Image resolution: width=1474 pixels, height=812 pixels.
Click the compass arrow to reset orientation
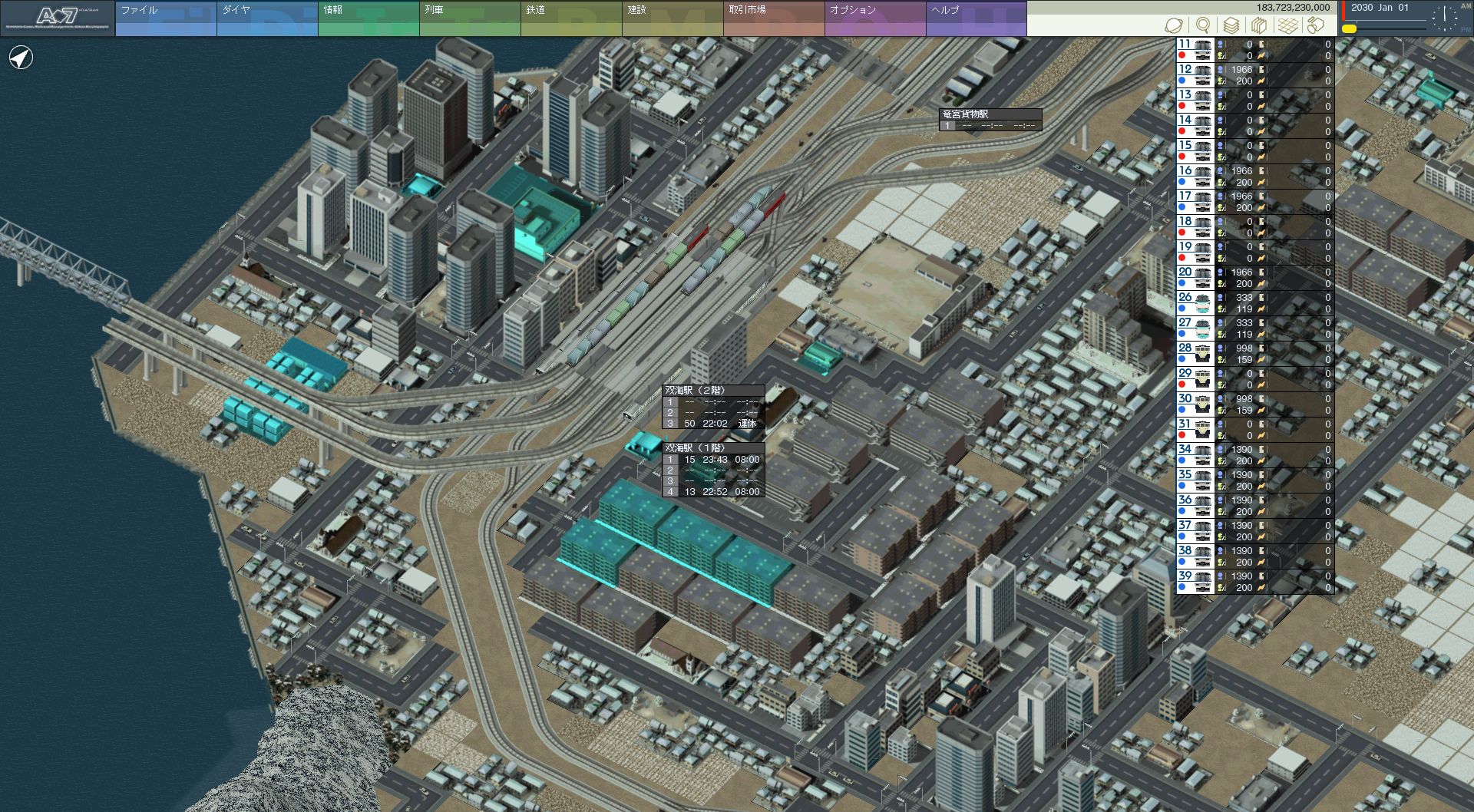click(x=21, y=58)
